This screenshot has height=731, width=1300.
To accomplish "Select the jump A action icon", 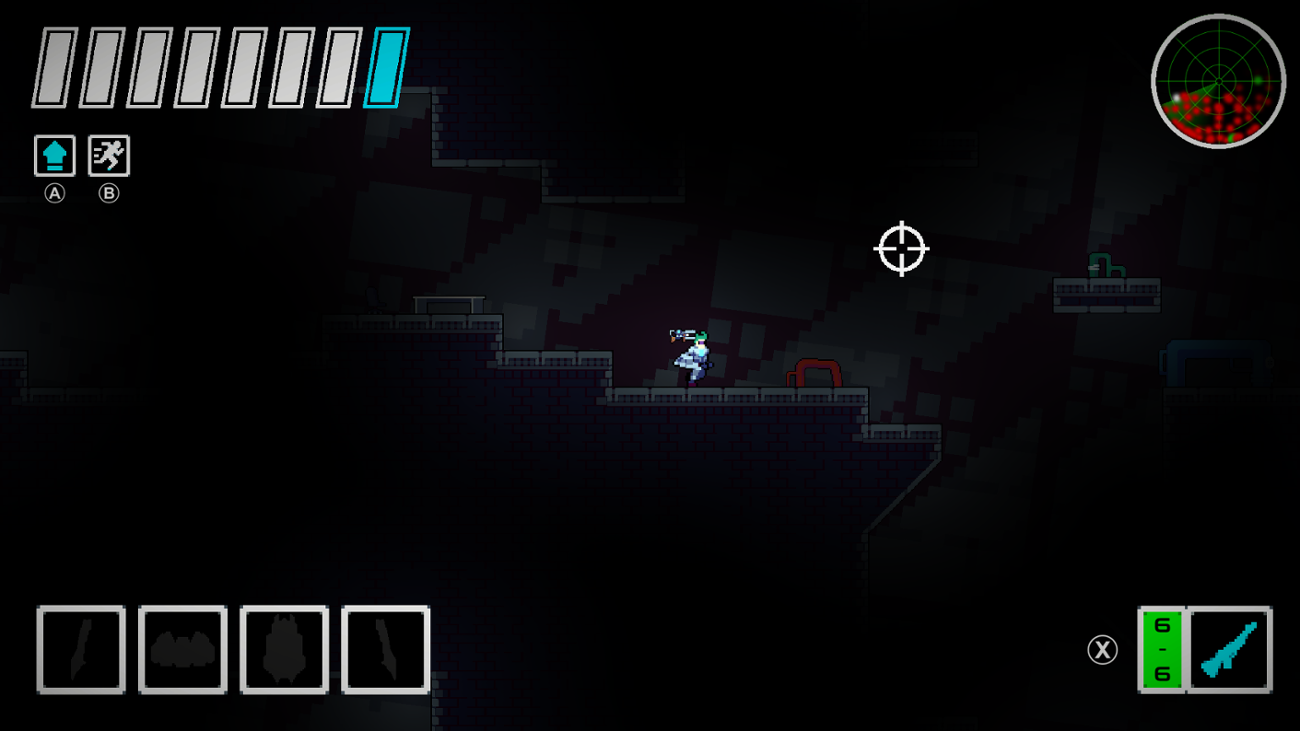I will coord(55,155).
